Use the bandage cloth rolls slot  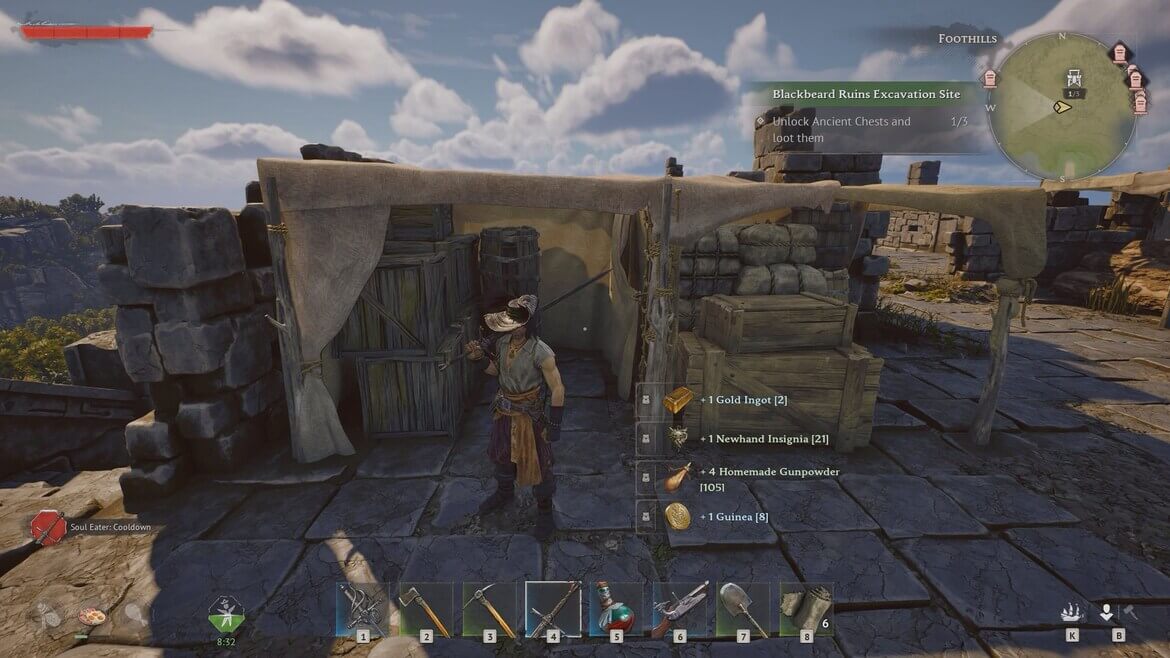click(x=805, y=609)
